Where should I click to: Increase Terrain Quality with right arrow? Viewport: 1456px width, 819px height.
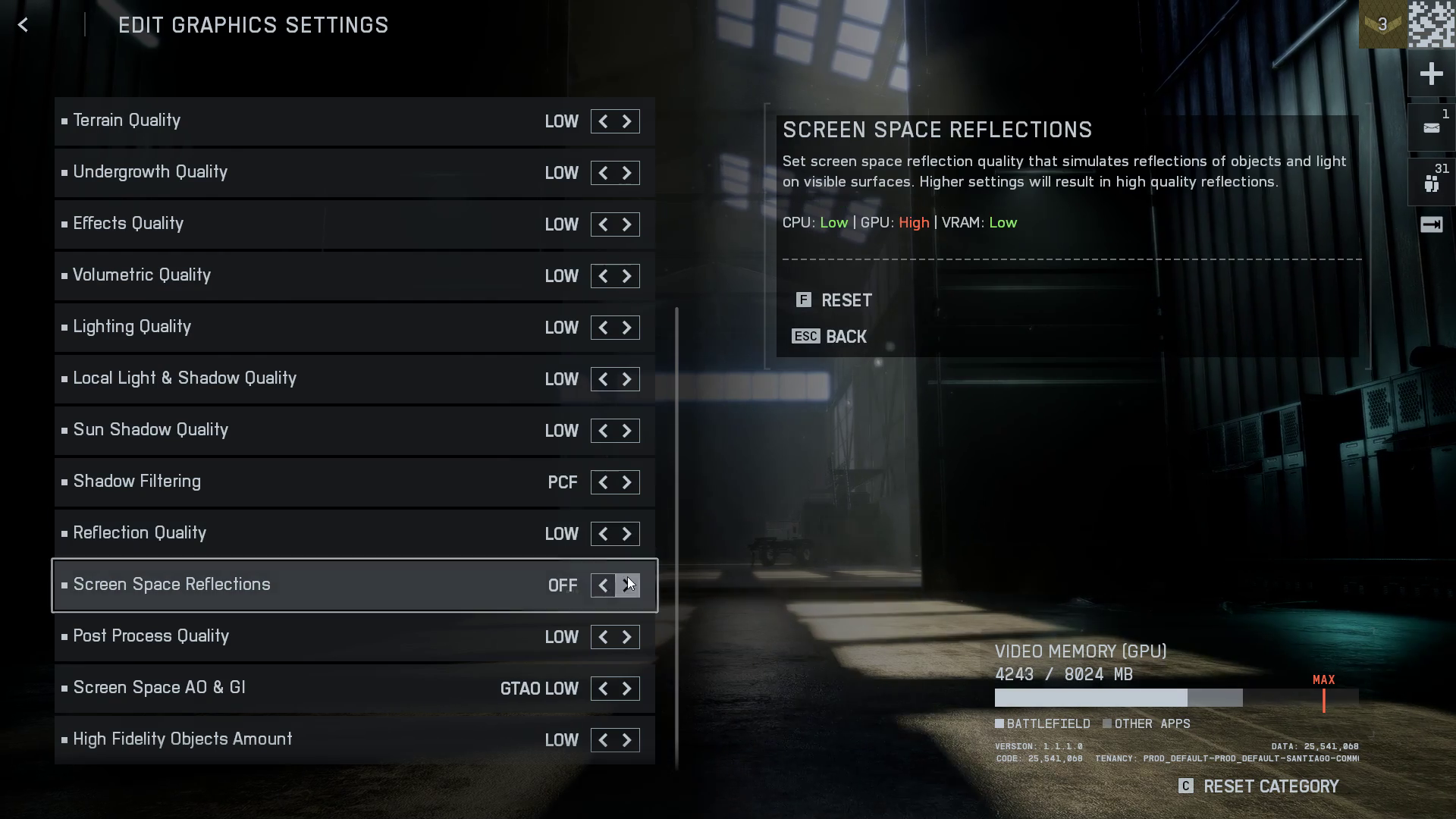click(x=627, y=121)
